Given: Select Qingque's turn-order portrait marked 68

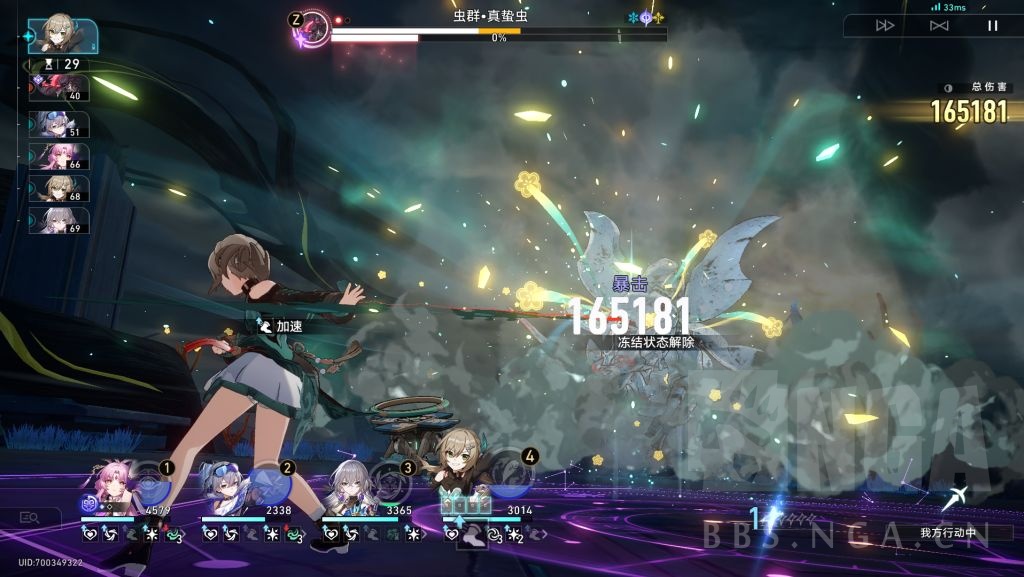Looking at the screenshot, I should click(61, 189).
